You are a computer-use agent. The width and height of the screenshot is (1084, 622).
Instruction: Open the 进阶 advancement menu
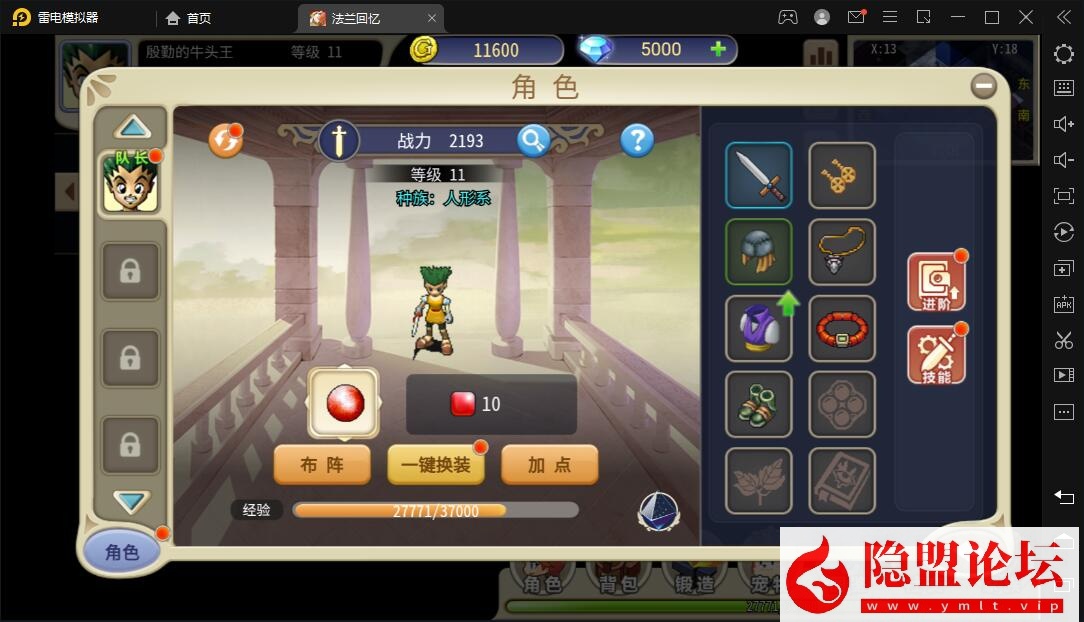(936, 283)
